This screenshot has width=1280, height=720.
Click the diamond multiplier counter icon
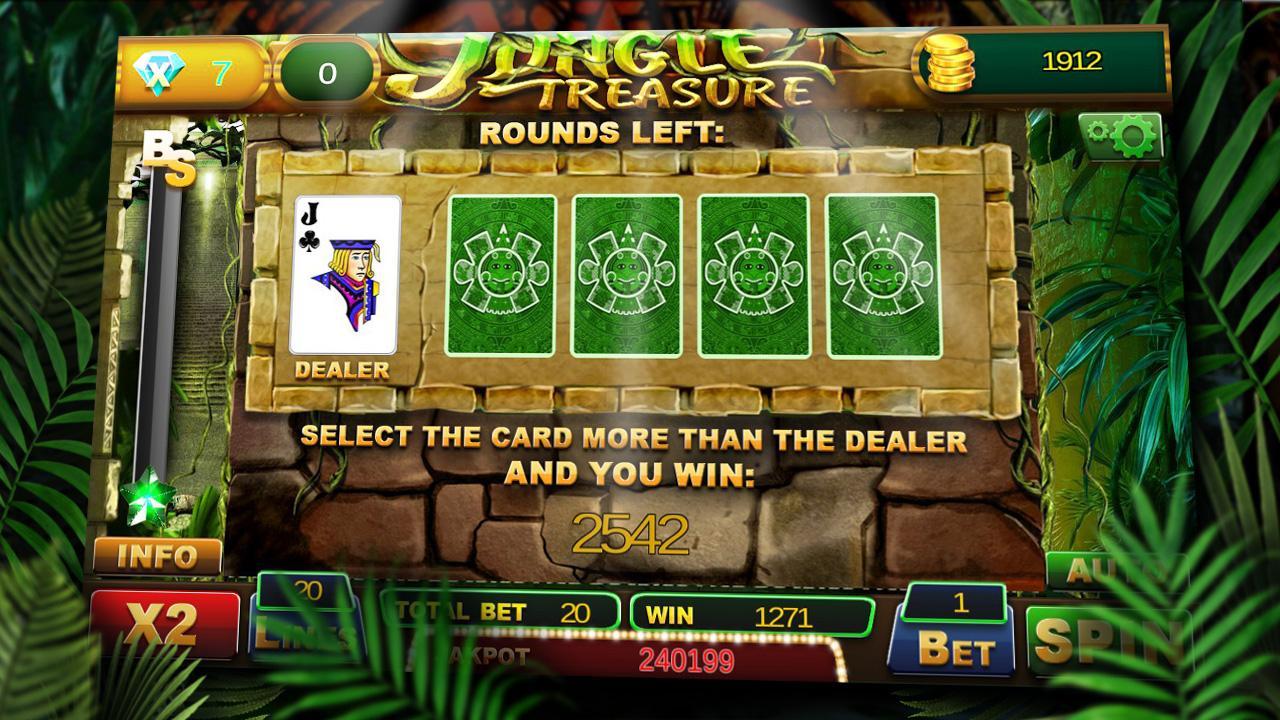160,63
